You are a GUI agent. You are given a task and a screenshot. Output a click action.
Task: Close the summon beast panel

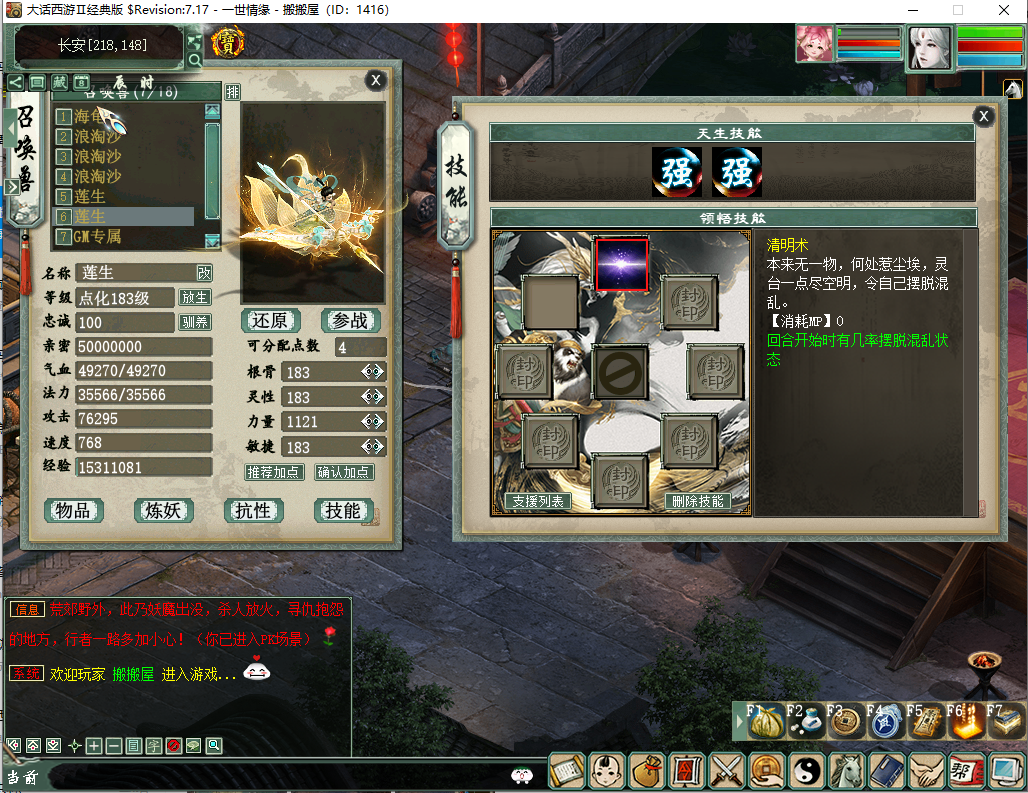coord(375,81)
